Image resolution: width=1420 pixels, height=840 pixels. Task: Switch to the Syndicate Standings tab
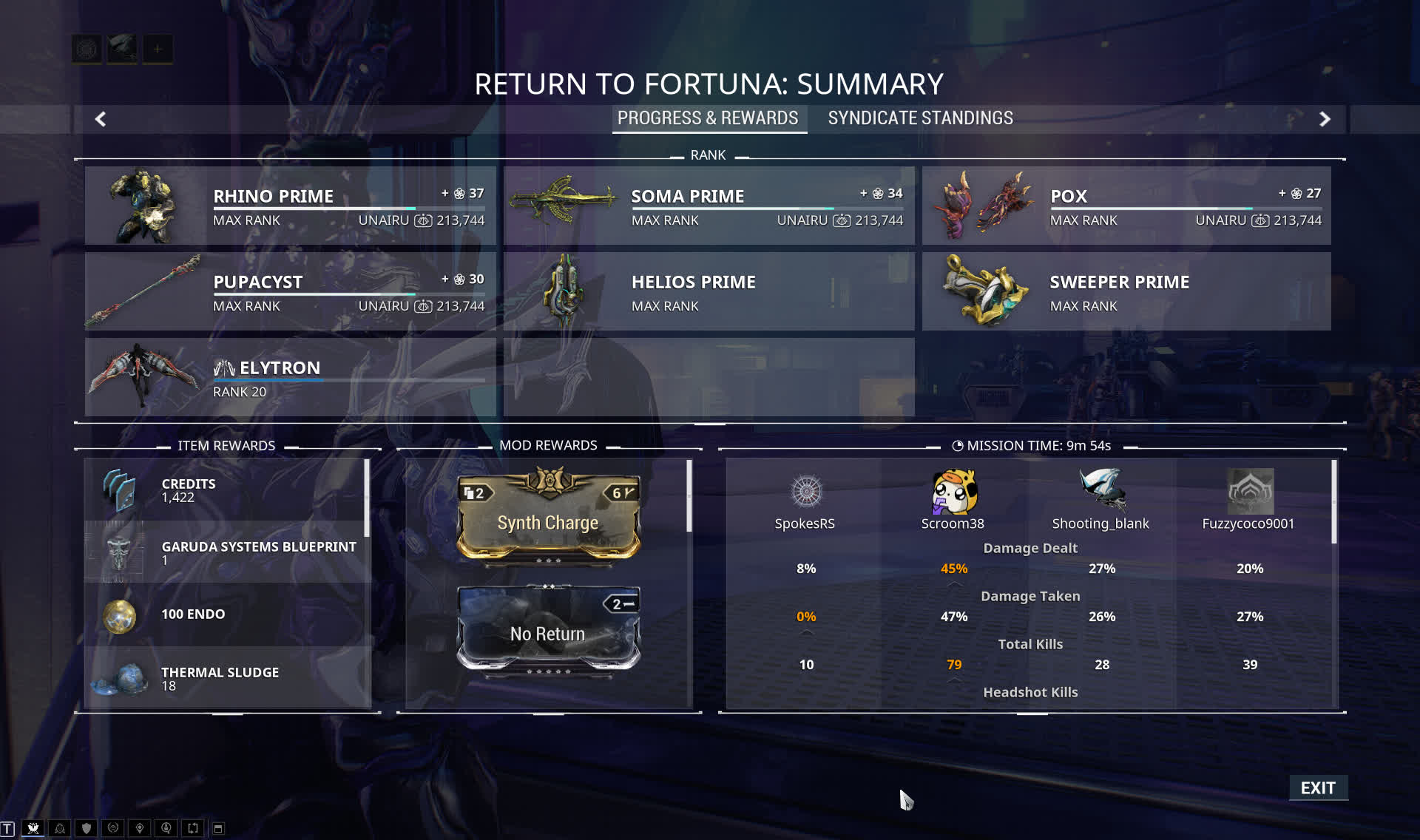pos(920,118)
